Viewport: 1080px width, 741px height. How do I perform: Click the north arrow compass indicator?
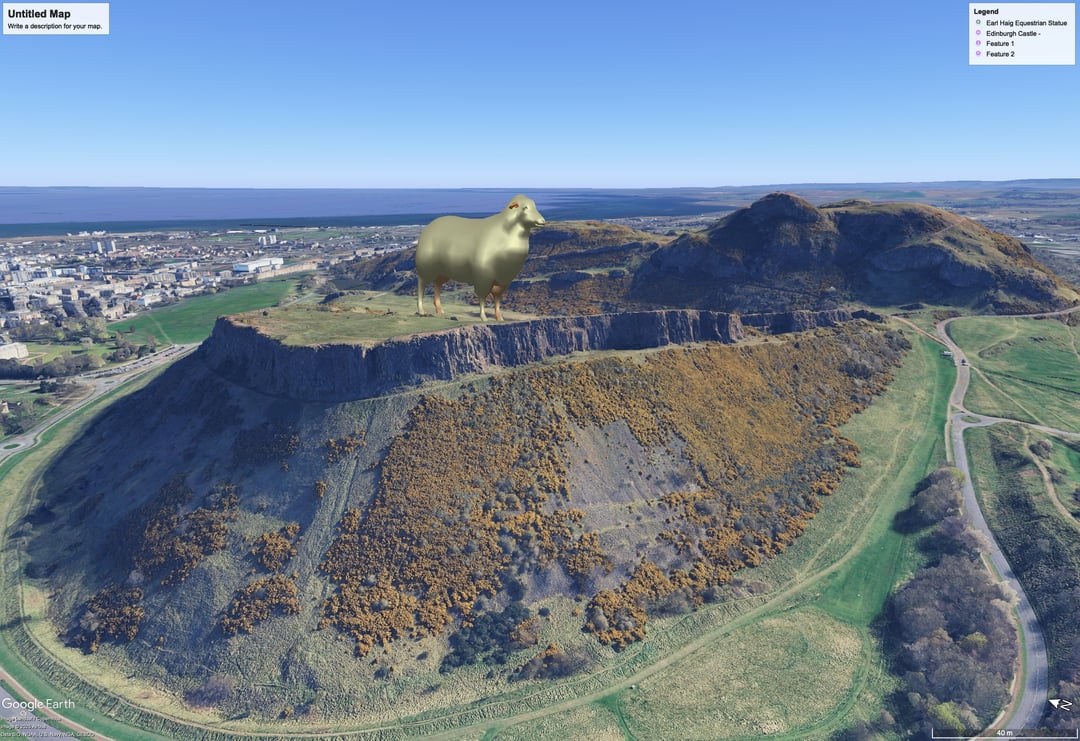tap(1059, 705)
